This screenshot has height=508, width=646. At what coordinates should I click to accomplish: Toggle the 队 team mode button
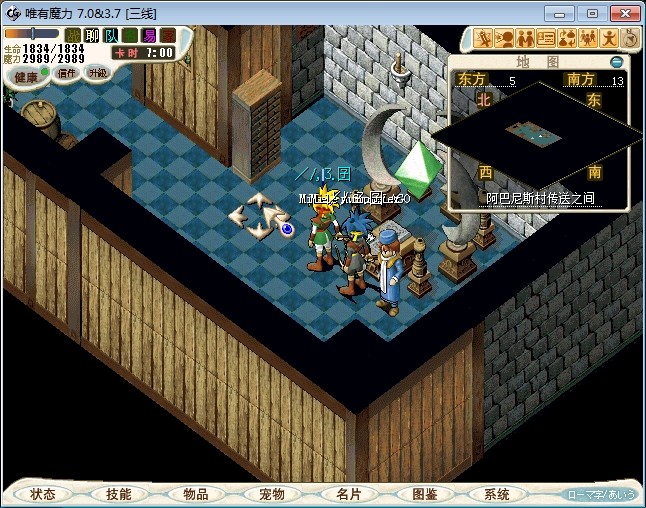pyautogui.click(x=111, y=35)
